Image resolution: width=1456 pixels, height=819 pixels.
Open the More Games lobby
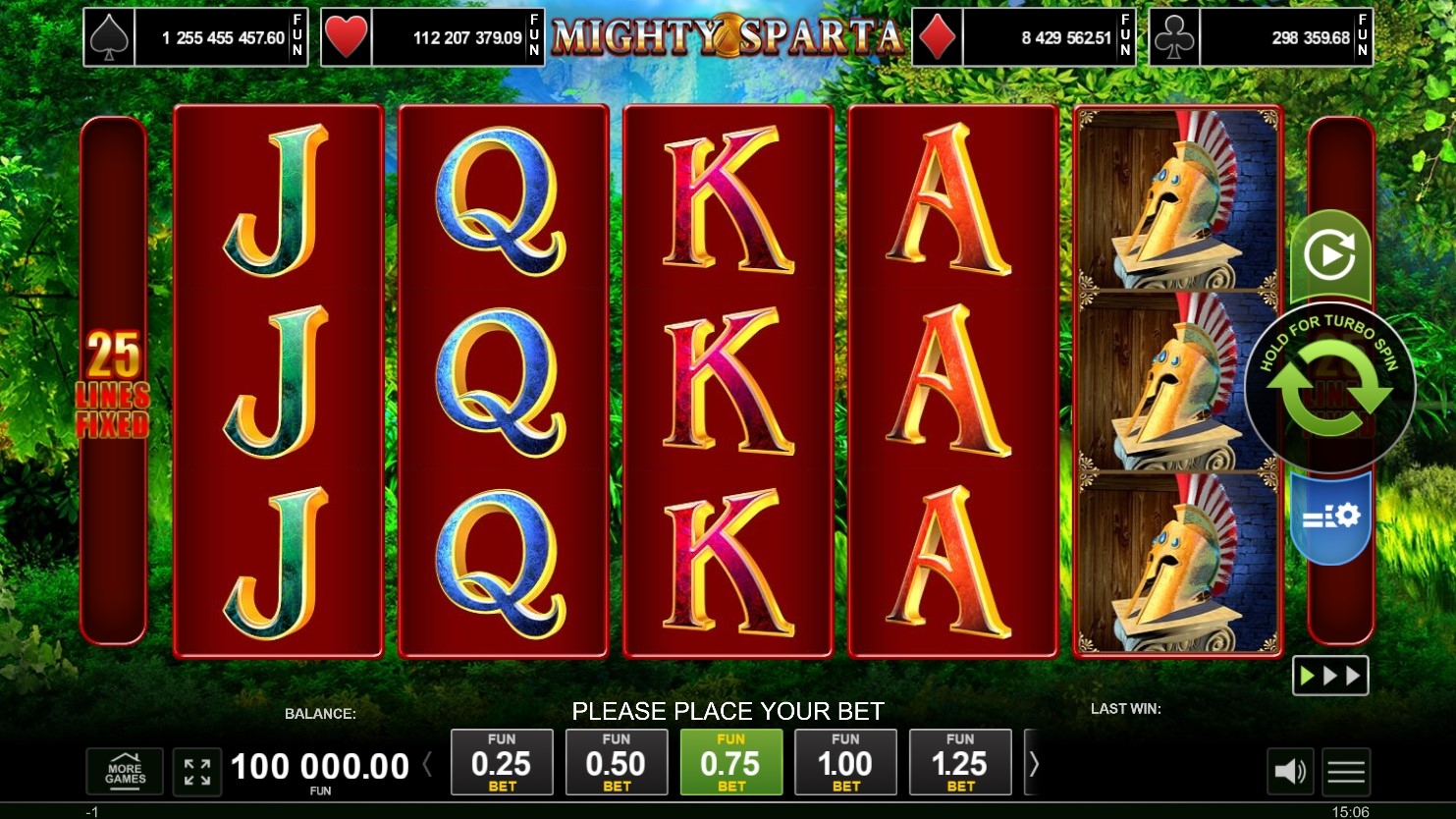pos(125,772)
